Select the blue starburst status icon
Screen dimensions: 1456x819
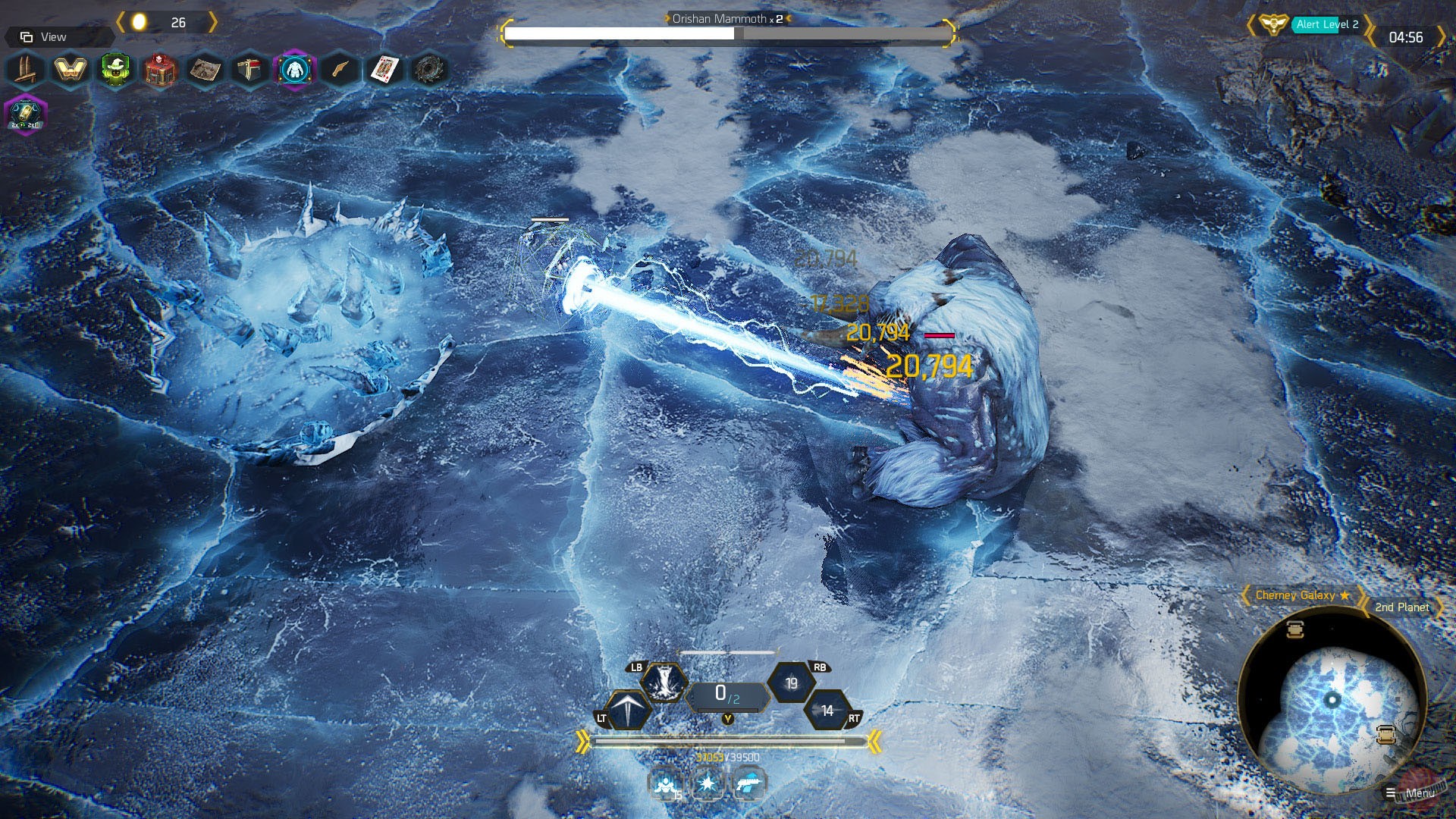coord(708,783)
